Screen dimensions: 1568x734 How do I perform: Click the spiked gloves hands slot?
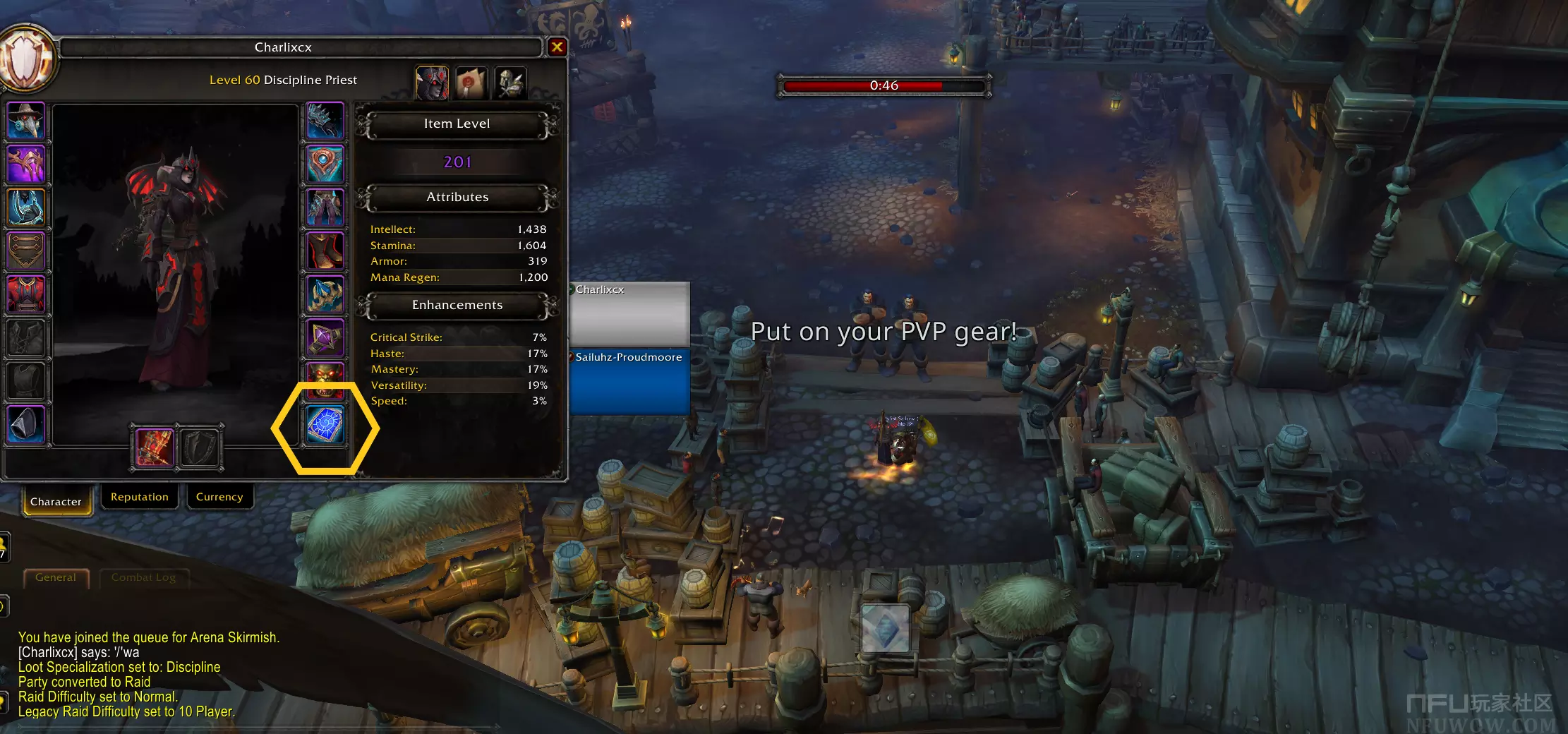(325, 120)
